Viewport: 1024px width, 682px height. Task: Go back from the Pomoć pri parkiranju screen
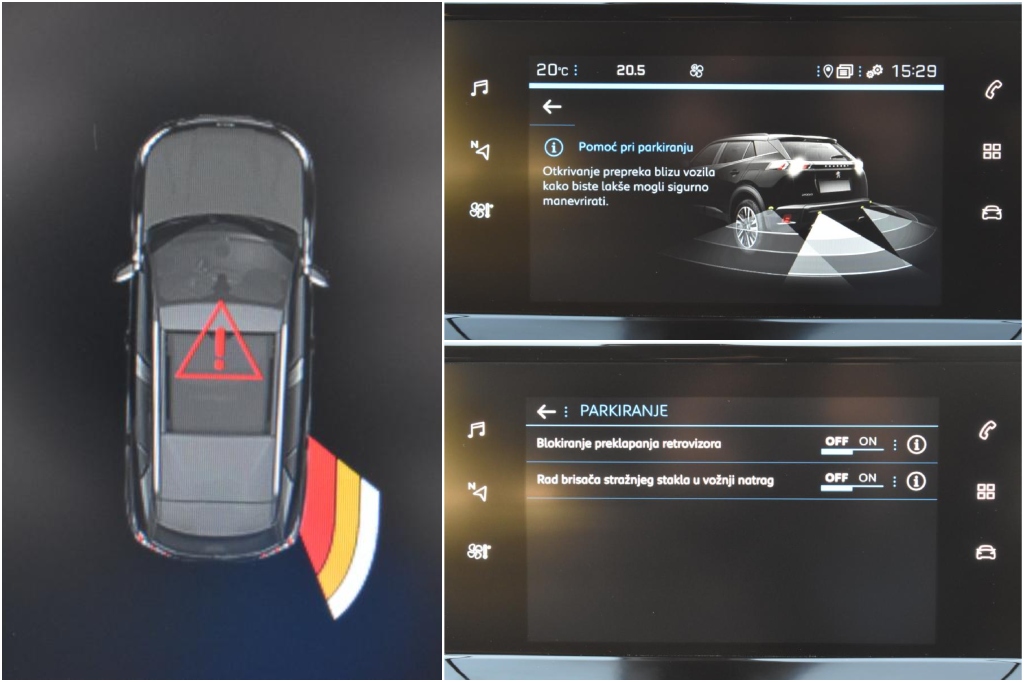(x=552, y=107)
